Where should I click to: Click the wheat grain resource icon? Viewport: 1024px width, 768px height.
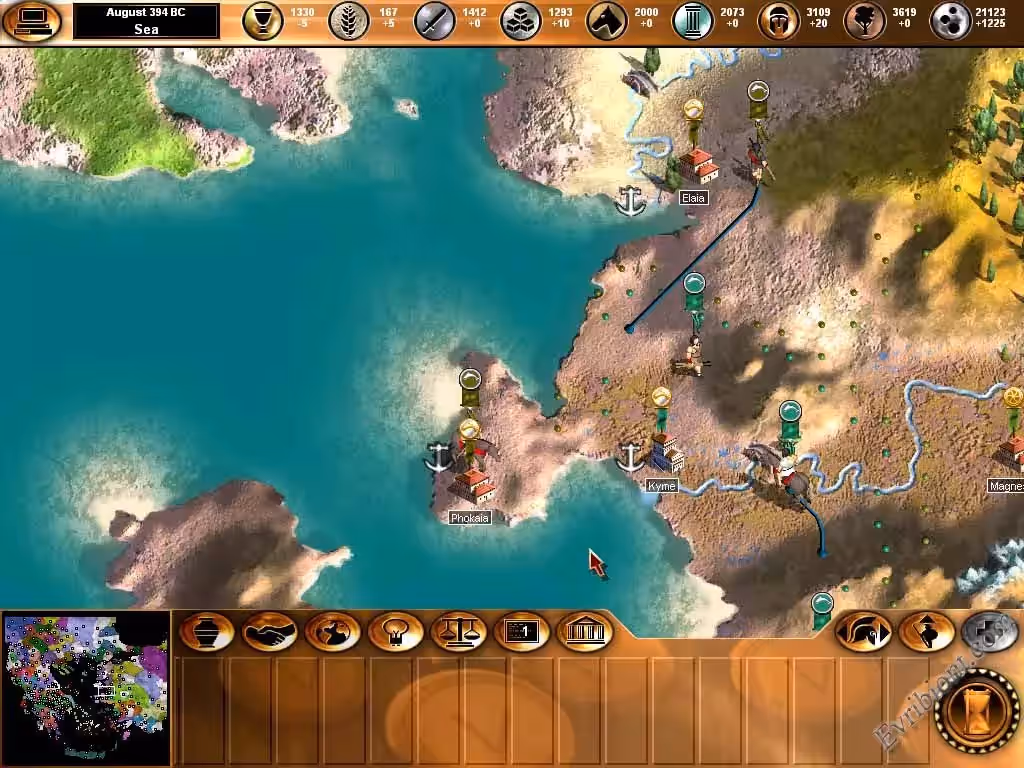pyautogui.click(x=349, y=20)
